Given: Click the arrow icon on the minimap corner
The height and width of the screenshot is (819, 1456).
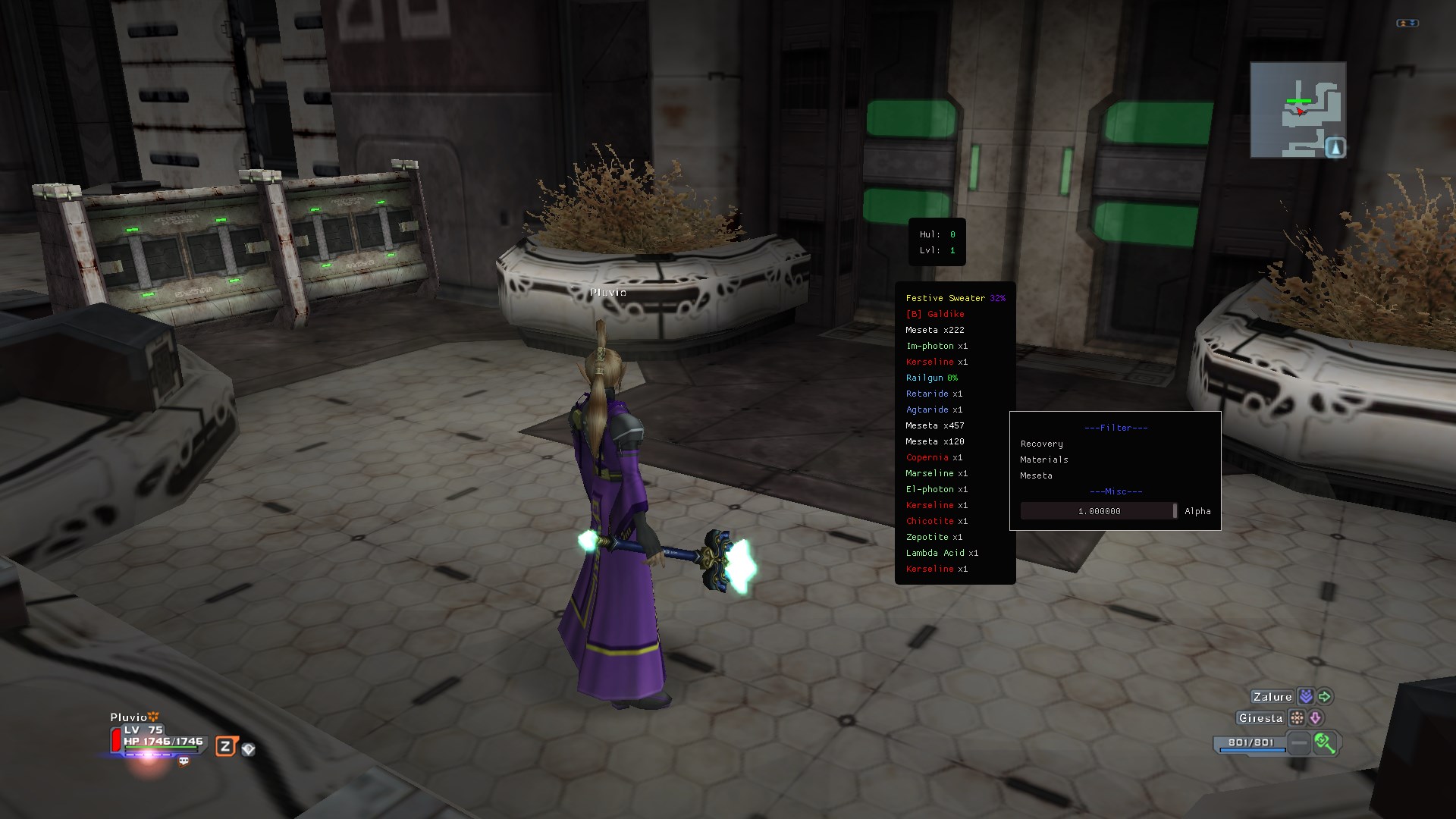Looking at the screenshot, I should (x=1335, y=147).
